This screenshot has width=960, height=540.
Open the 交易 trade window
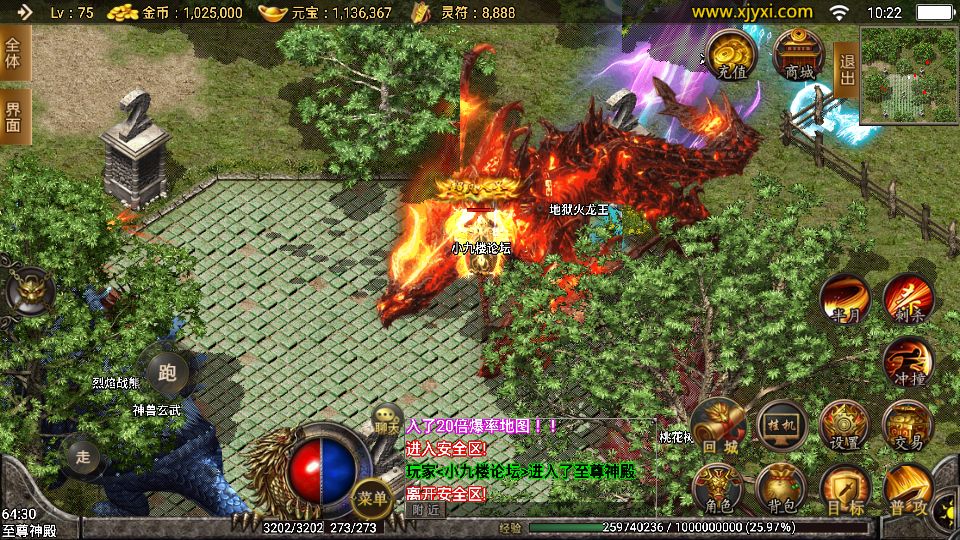(x=908, y=427)
